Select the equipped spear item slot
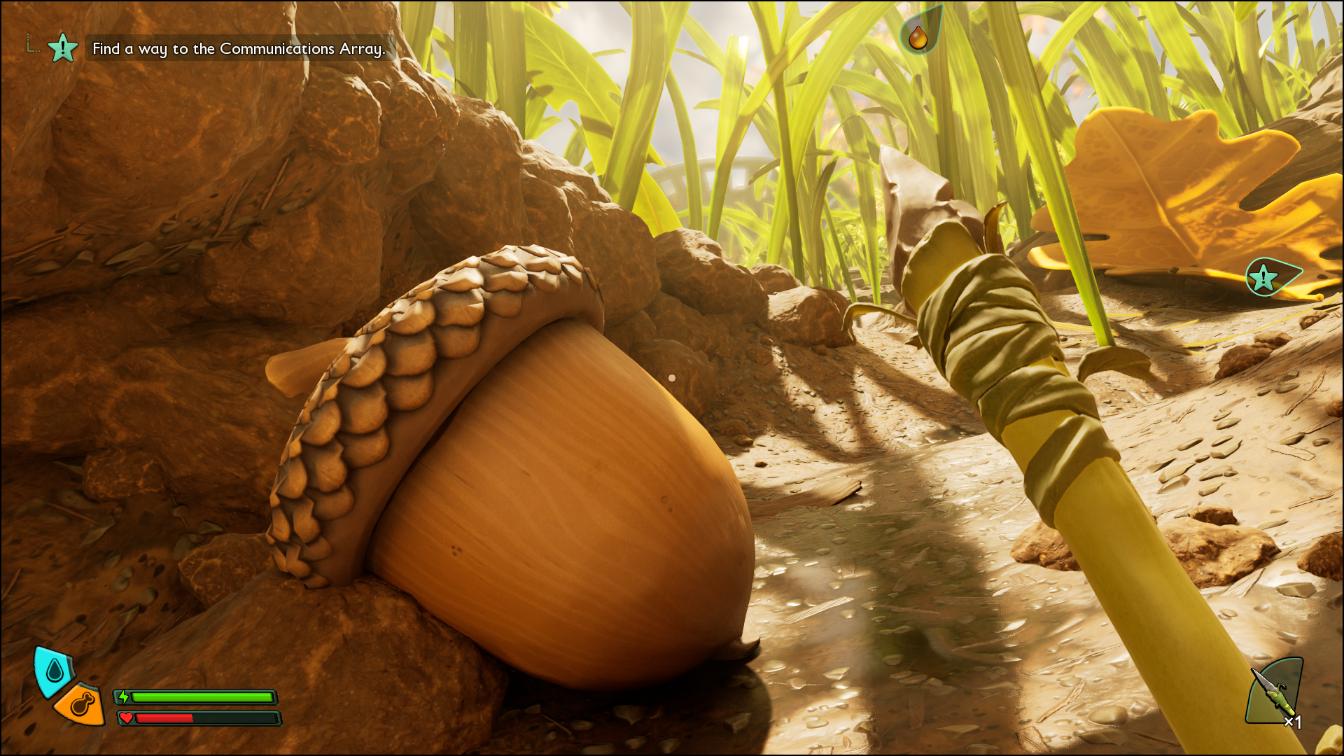The image size is (1344, 756). pos(1274,692)
